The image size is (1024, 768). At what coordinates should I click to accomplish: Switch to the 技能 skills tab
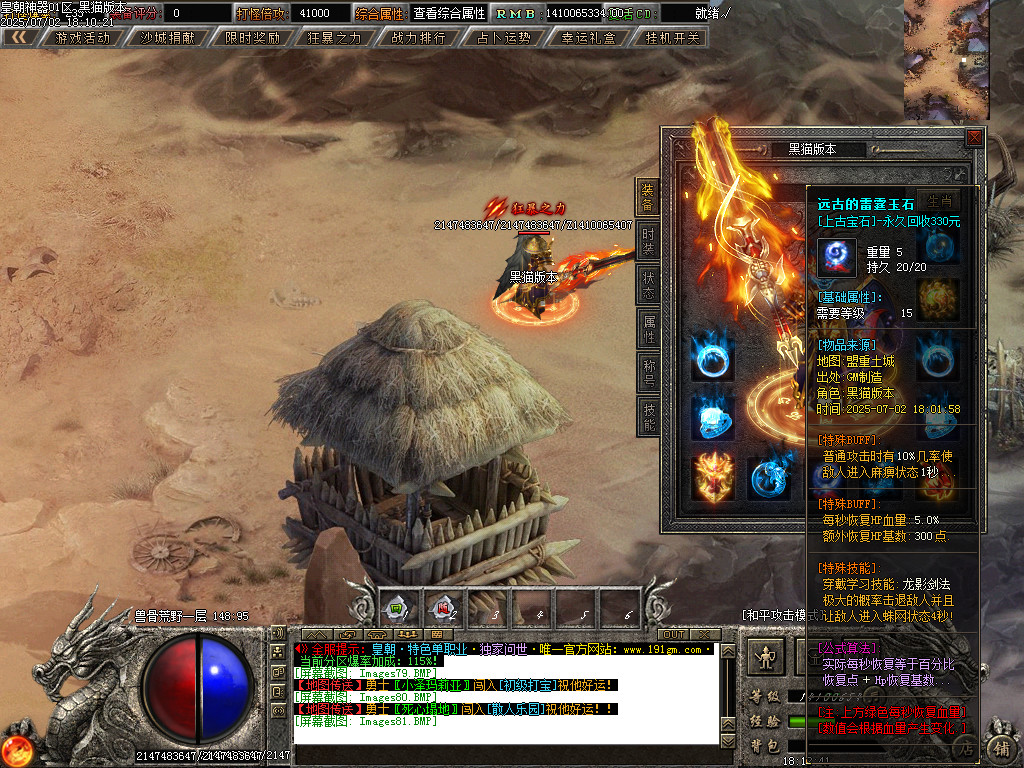[x=648, y=416]
